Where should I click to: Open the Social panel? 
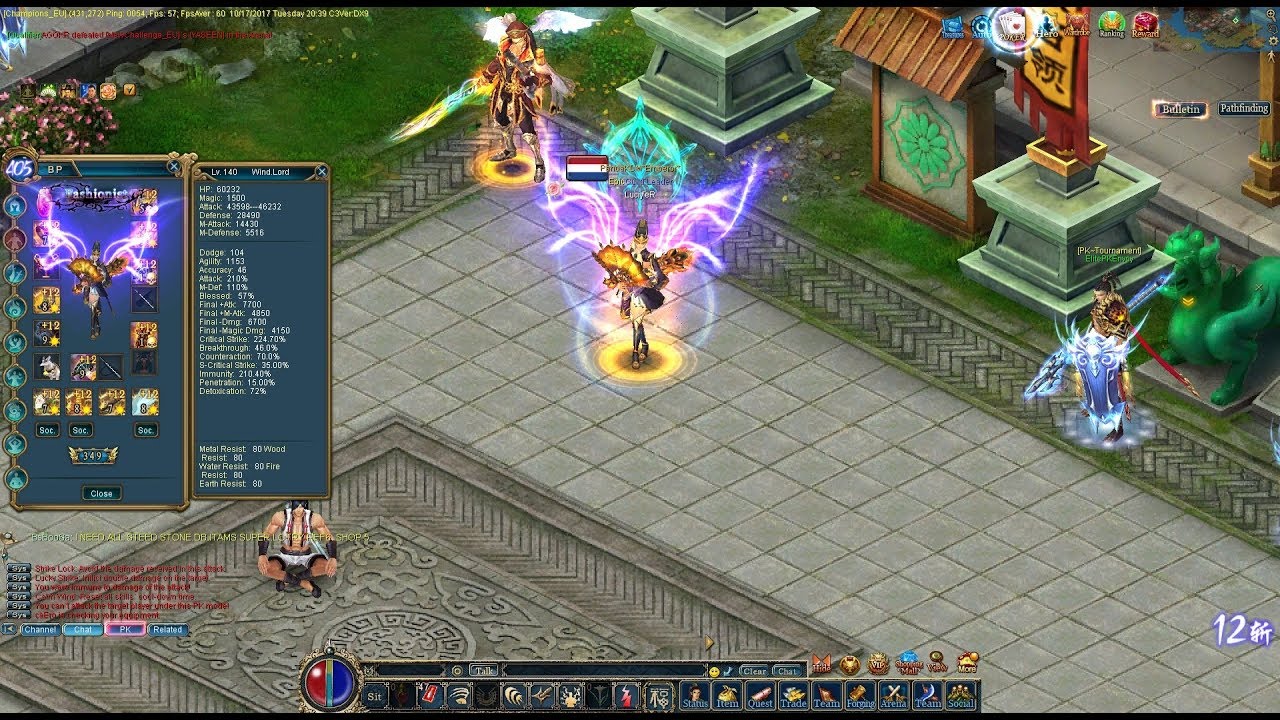(960, 697)
